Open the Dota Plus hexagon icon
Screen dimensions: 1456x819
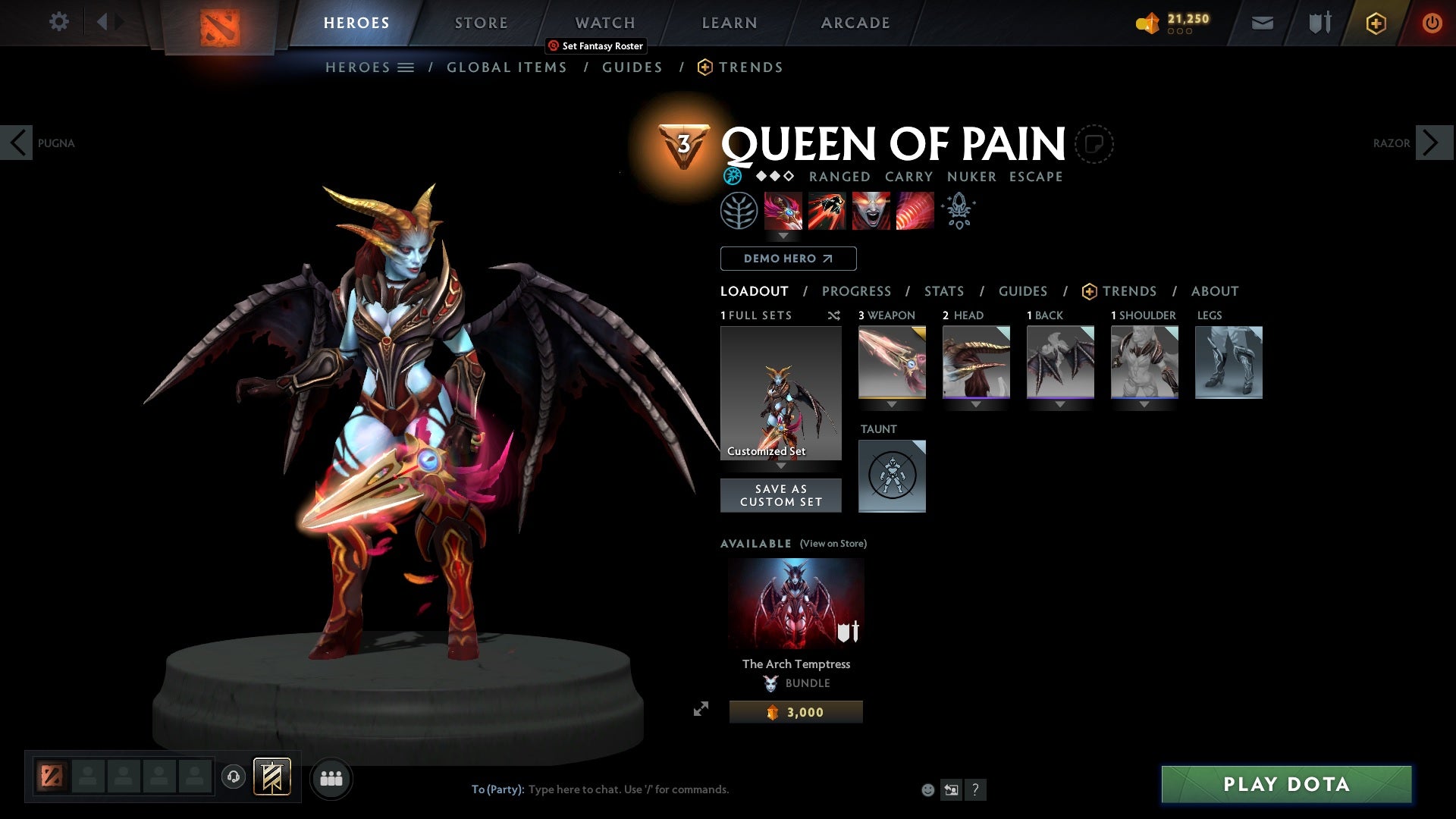(x=1375, y=23)
